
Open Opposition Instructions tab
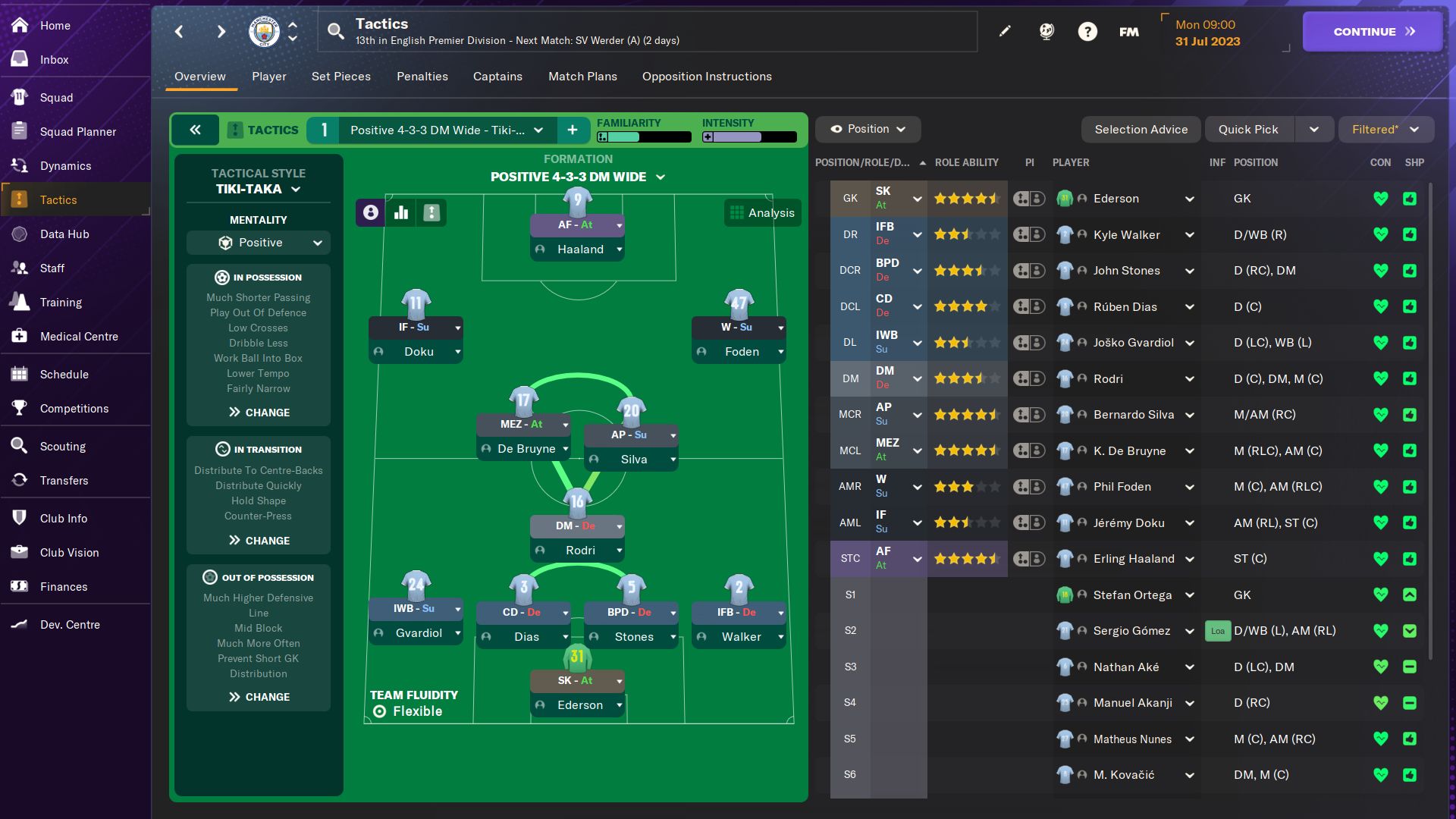tap(706, 76)
